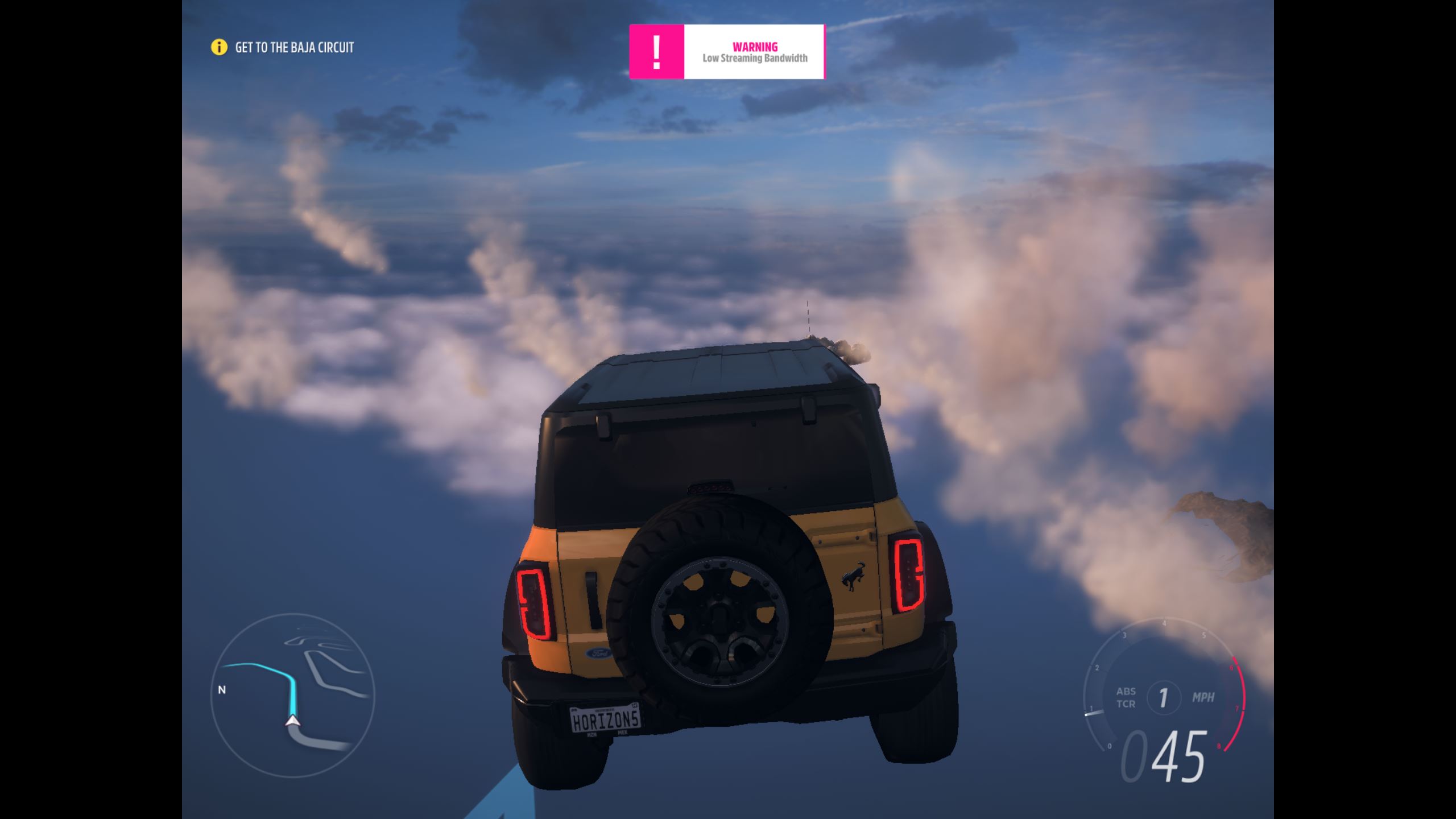Click the info icon next to the objective
The height and width of the screenshot is (819, 1456).
coord(219,48)
